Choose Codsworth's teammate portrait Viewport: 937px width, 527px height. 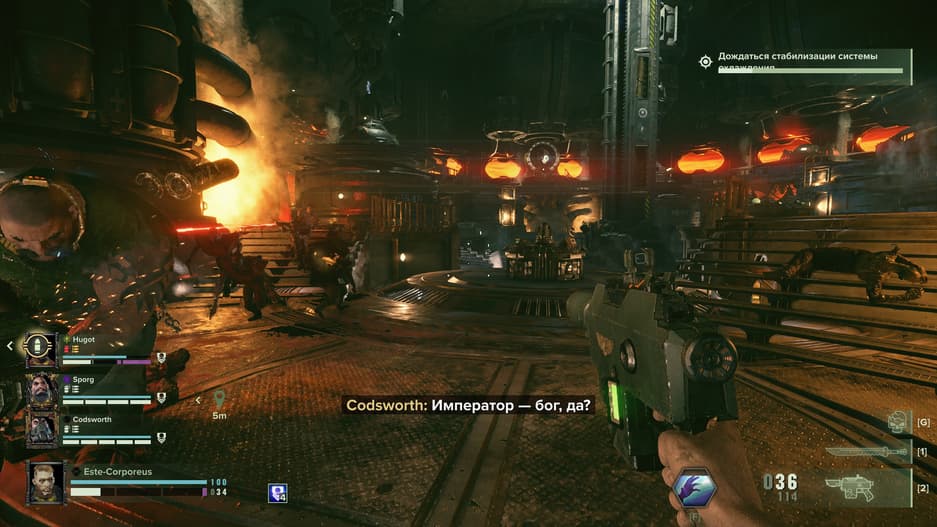41,428
